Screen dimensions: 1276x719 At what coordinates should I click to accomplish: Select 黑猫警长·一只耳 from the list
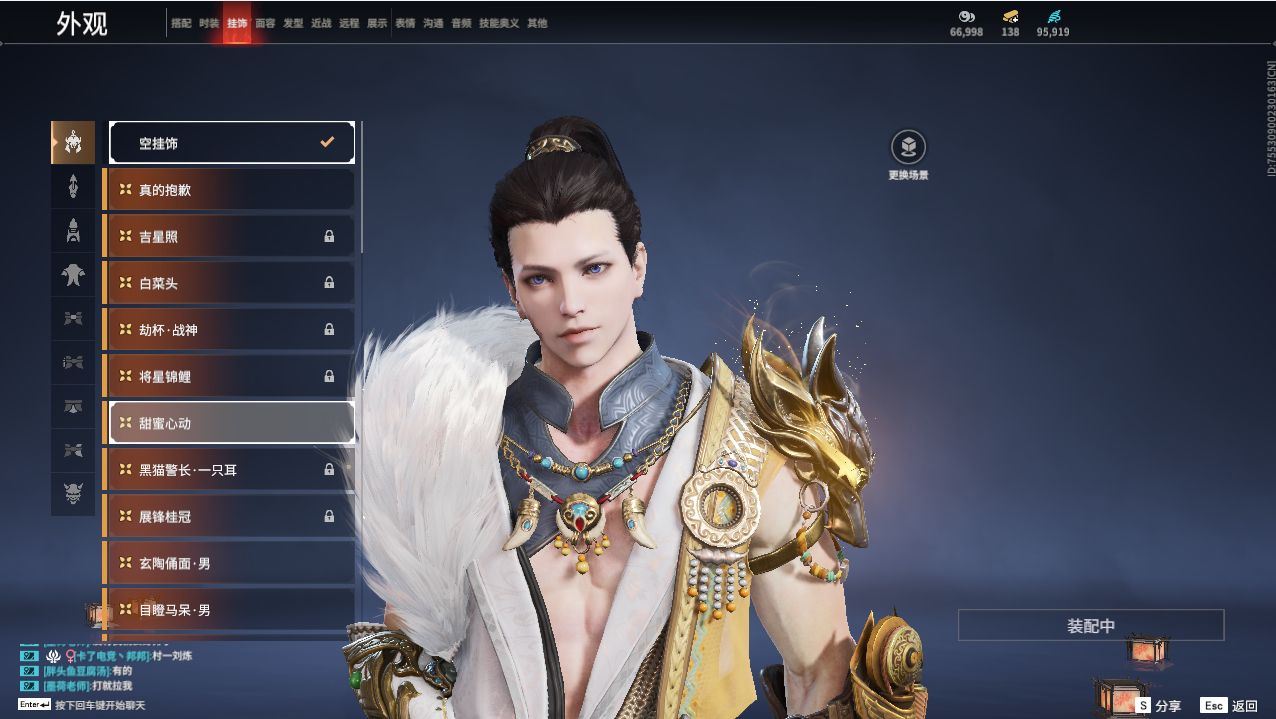click(x=232, y=470)
